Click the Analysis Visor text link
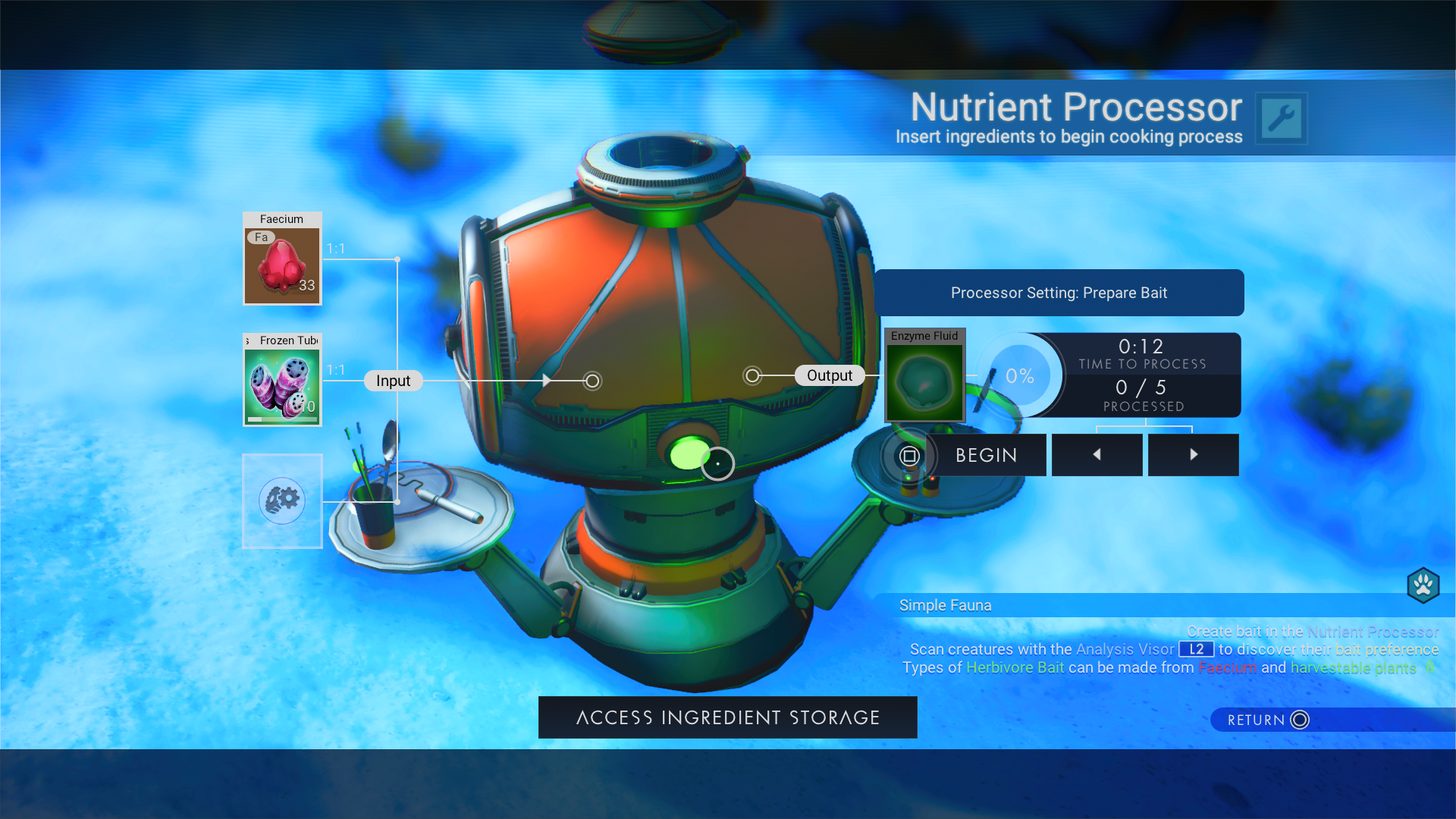 click(x=1122, y=649)
